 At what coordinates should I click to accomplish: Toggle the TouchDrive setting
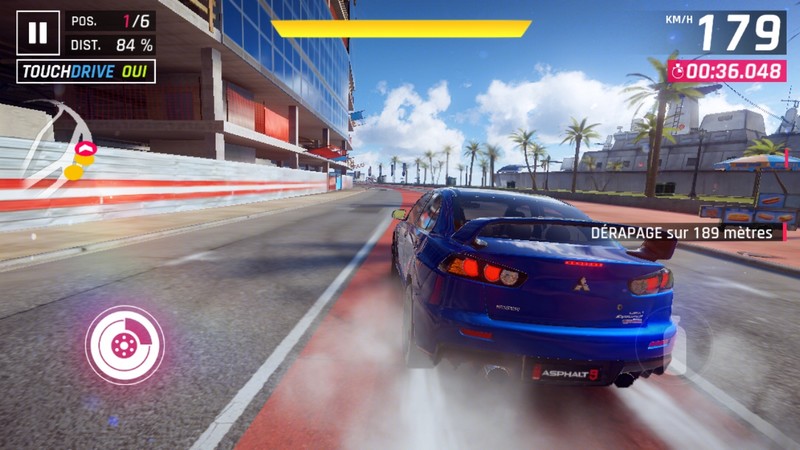pos(86,72)
